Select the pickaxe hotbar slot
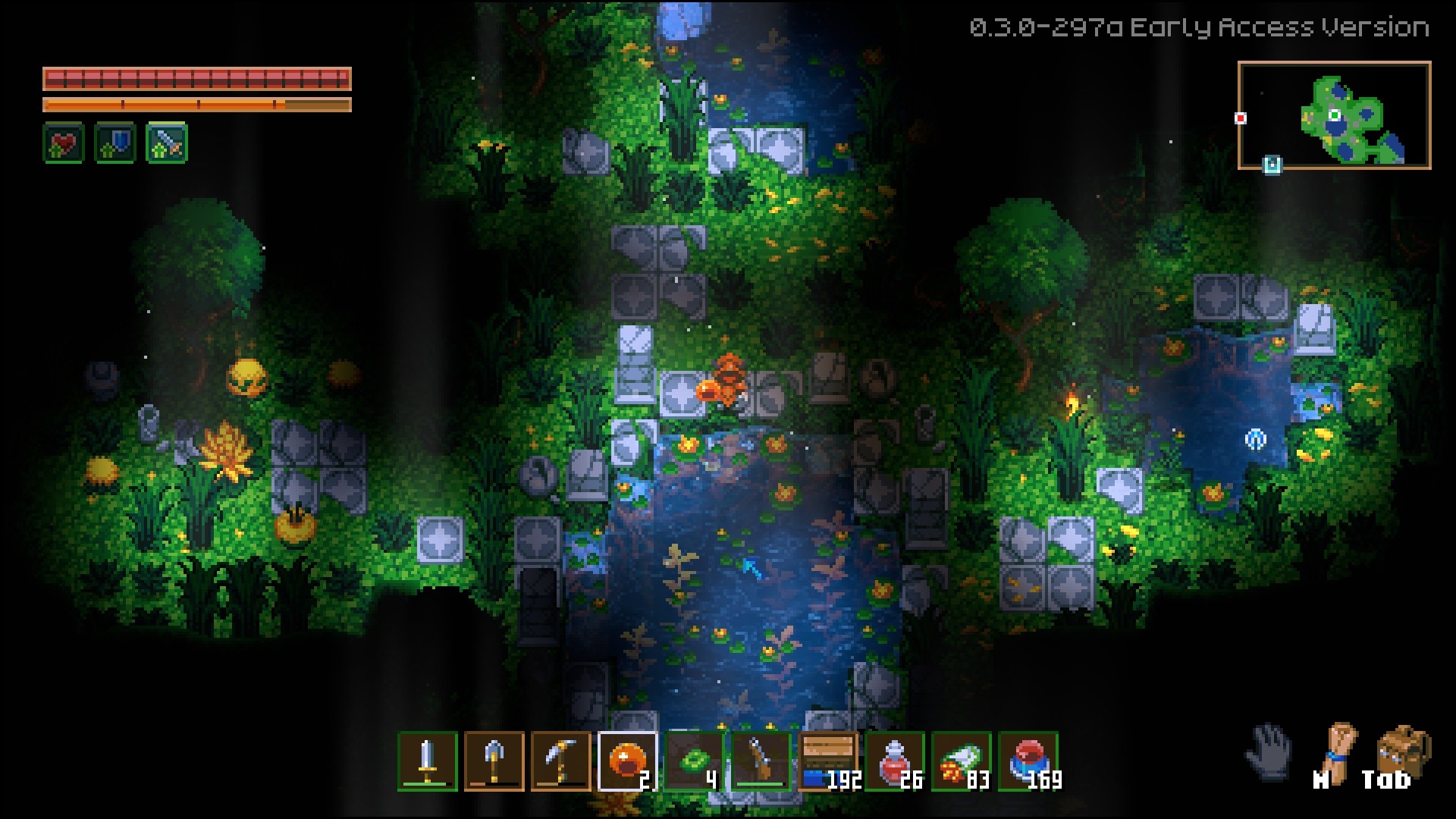Image resolution: width=1456 pixels, height=819 pixels. 561,761
